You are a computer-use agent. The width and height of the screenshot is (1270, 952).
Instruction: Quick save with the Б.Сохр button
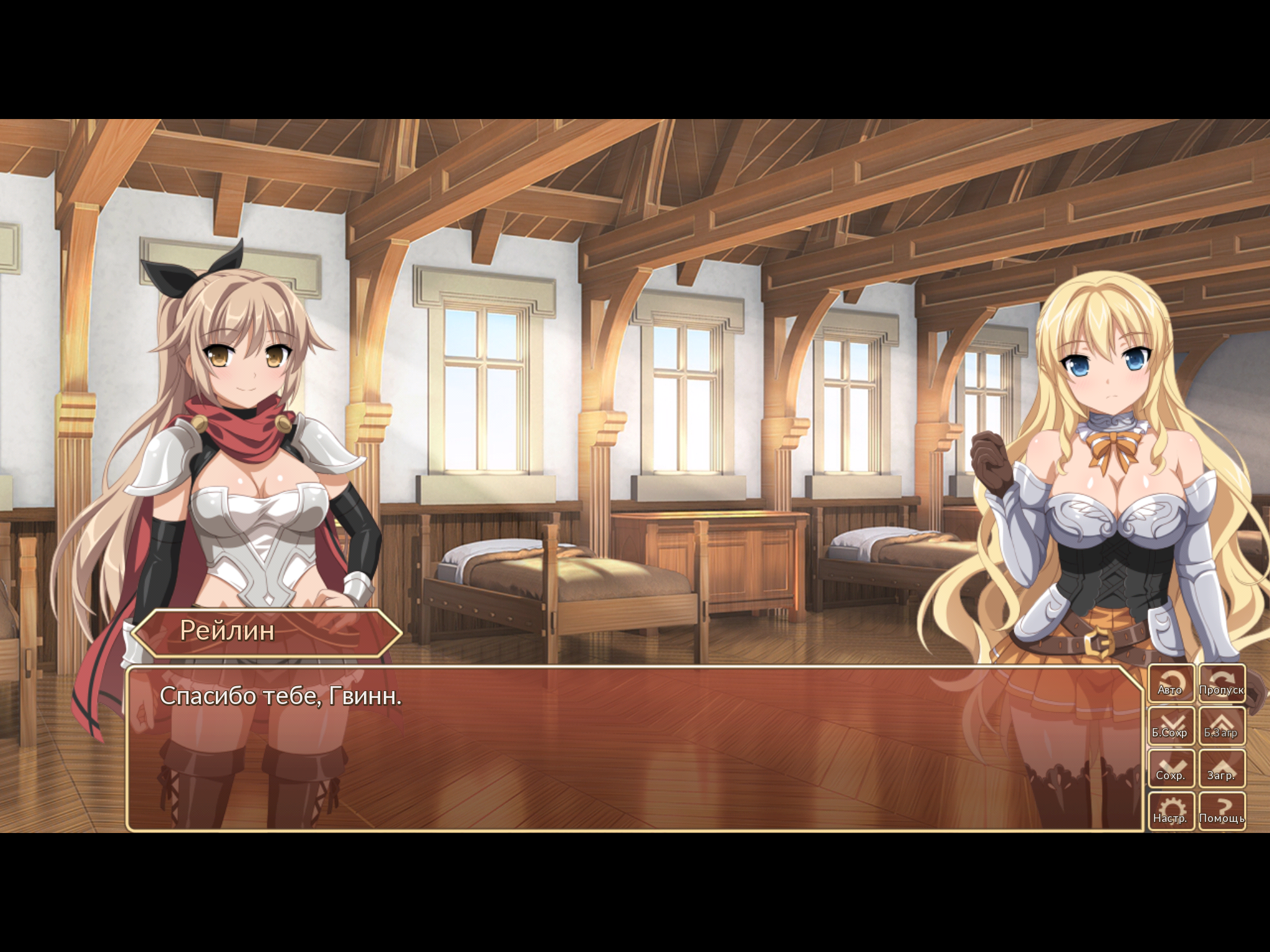point(1171,726)
